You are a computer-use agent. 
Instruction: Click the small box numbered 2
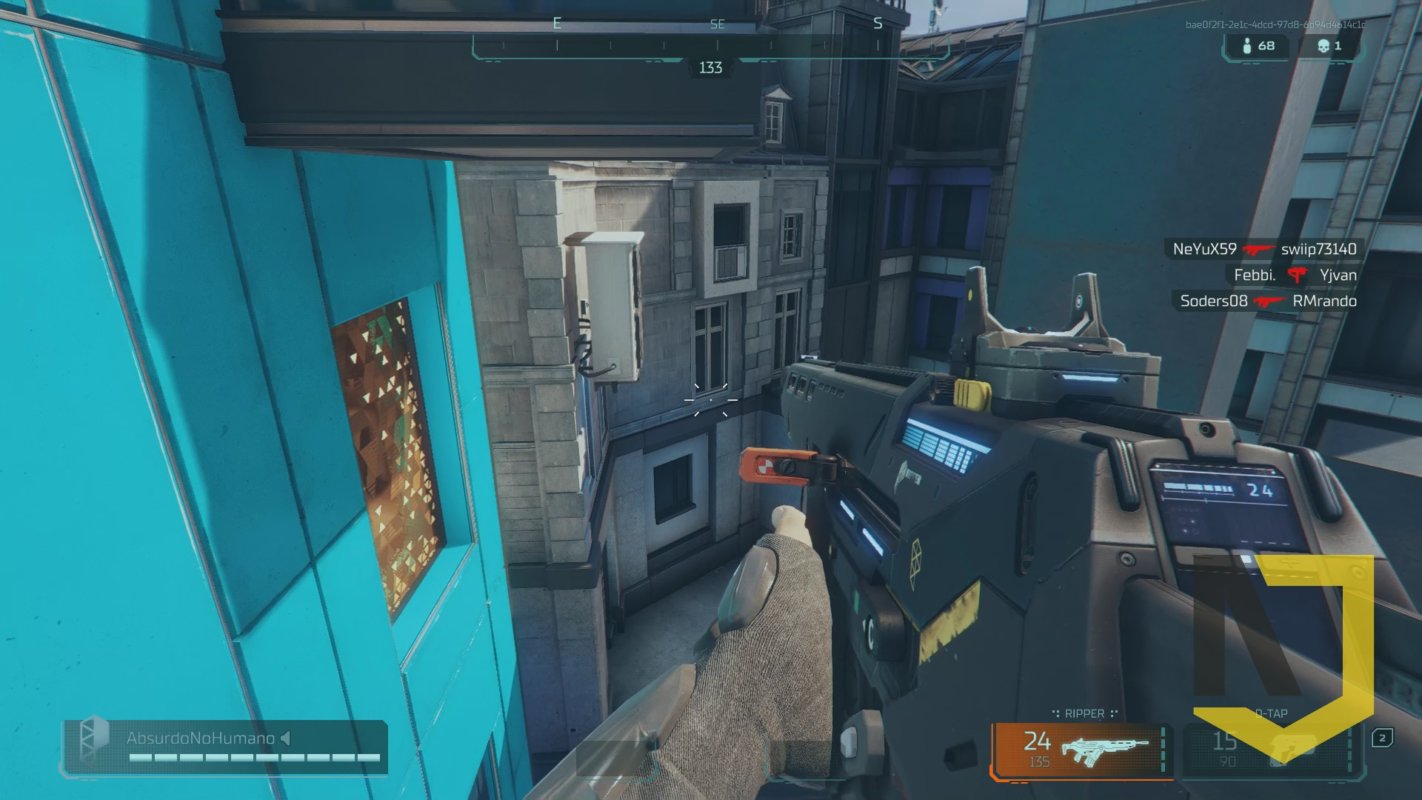pos(1382,738)
